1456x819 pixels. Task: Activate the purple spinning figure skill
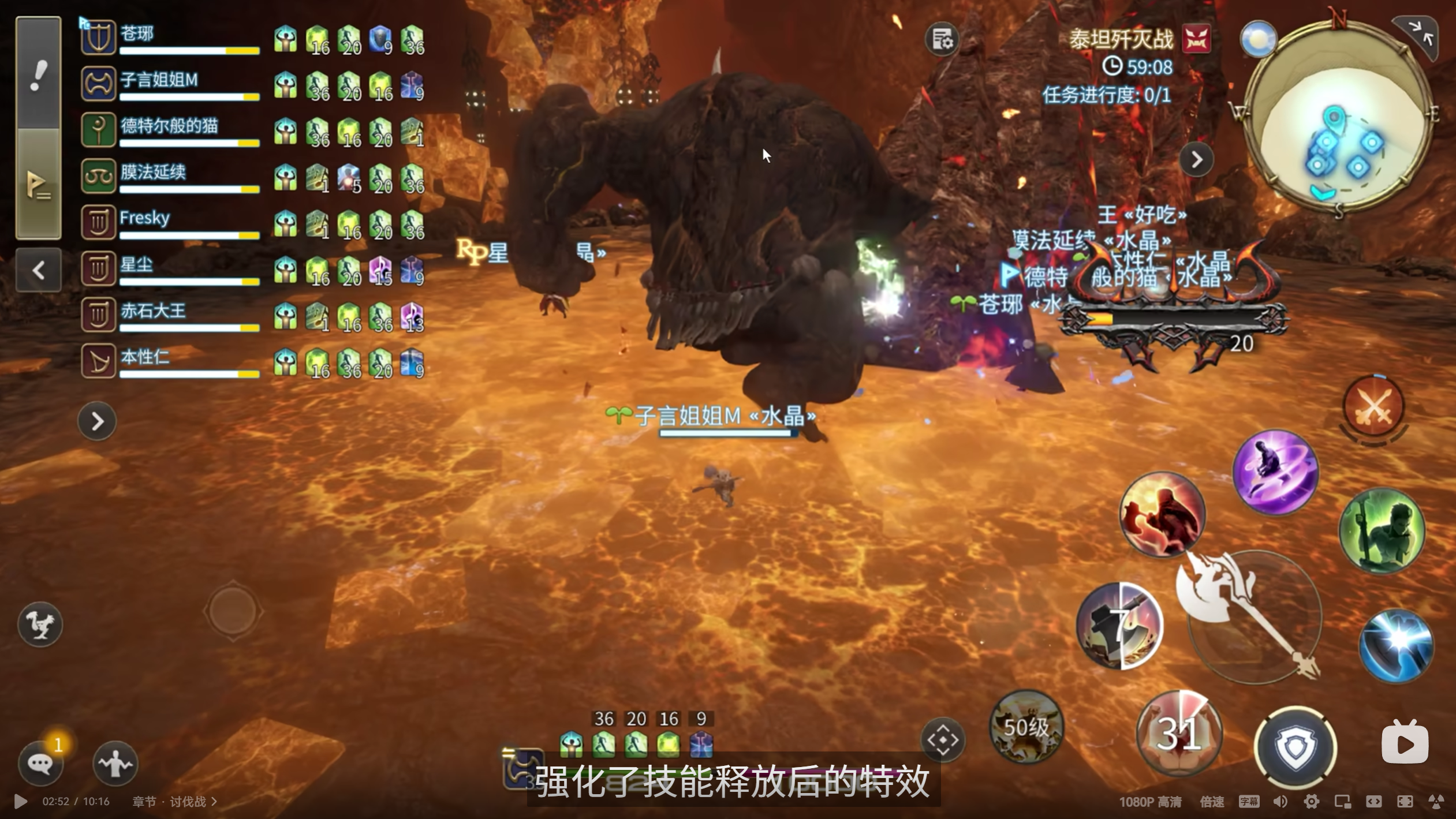tap(1276, 472)
